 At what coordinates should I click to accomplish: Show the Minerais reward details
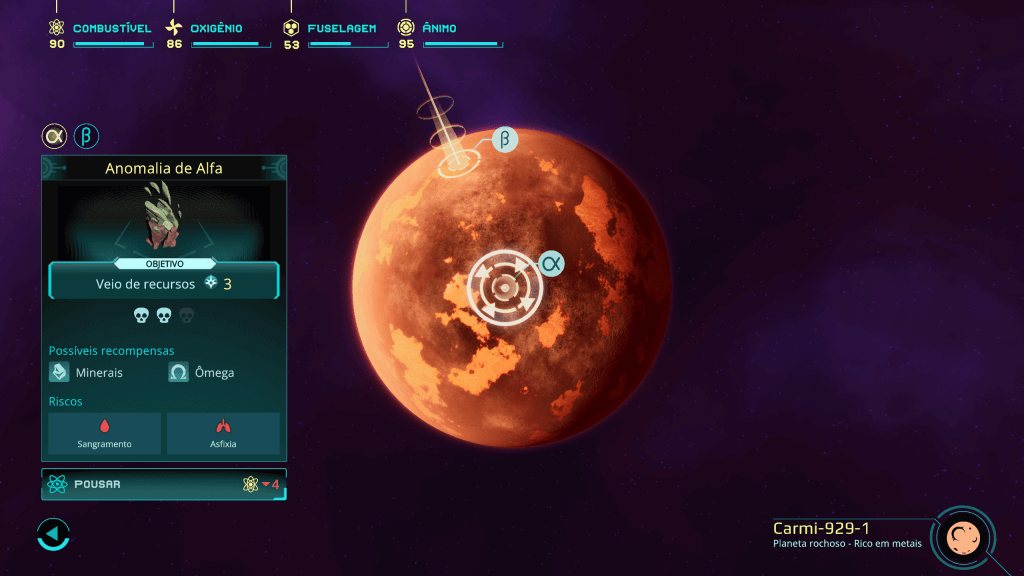[88, 372]
